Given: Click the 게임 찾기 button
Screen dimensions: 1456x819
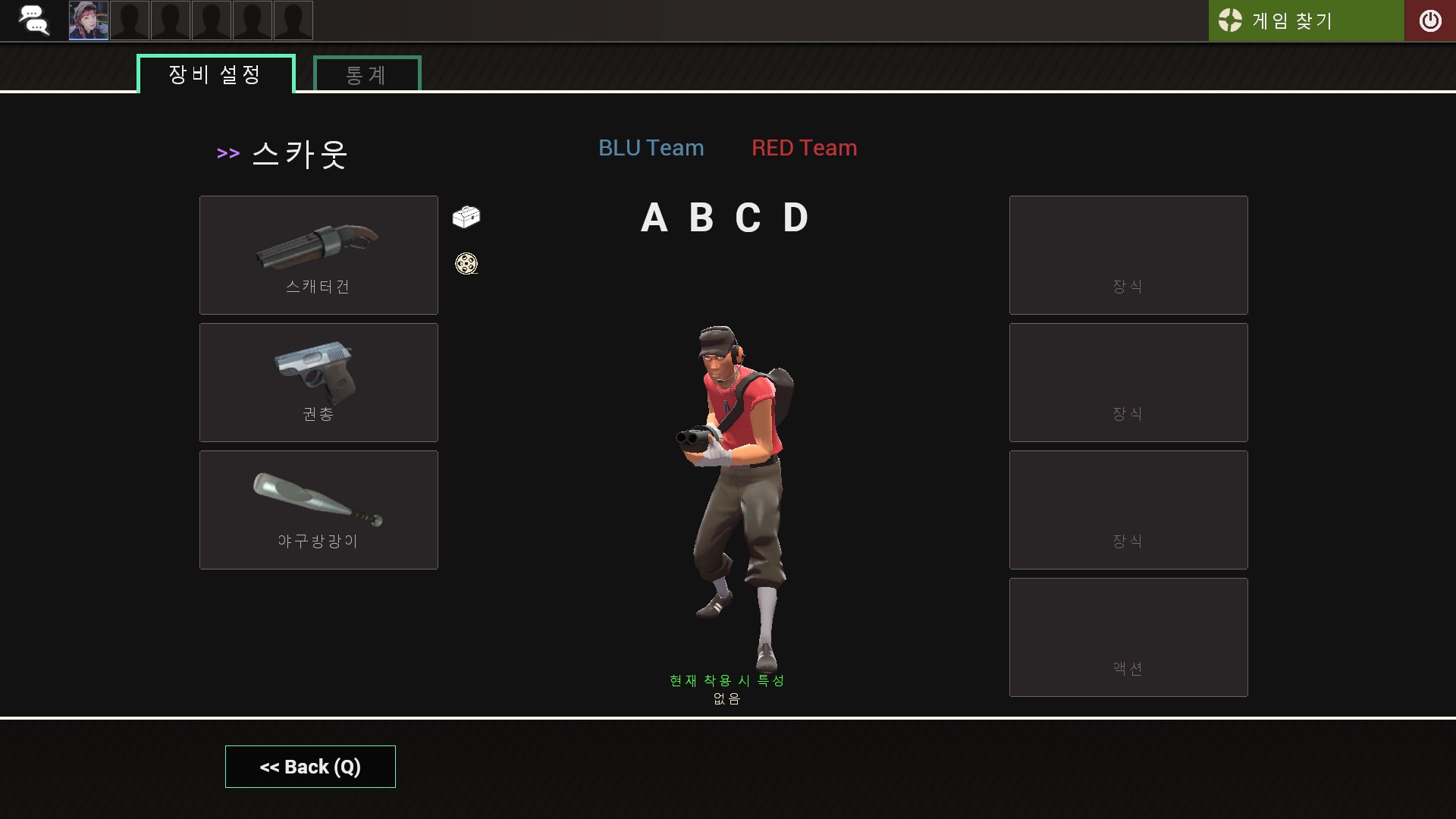Looking at the screenshot, I should [x=1305, y=20].
